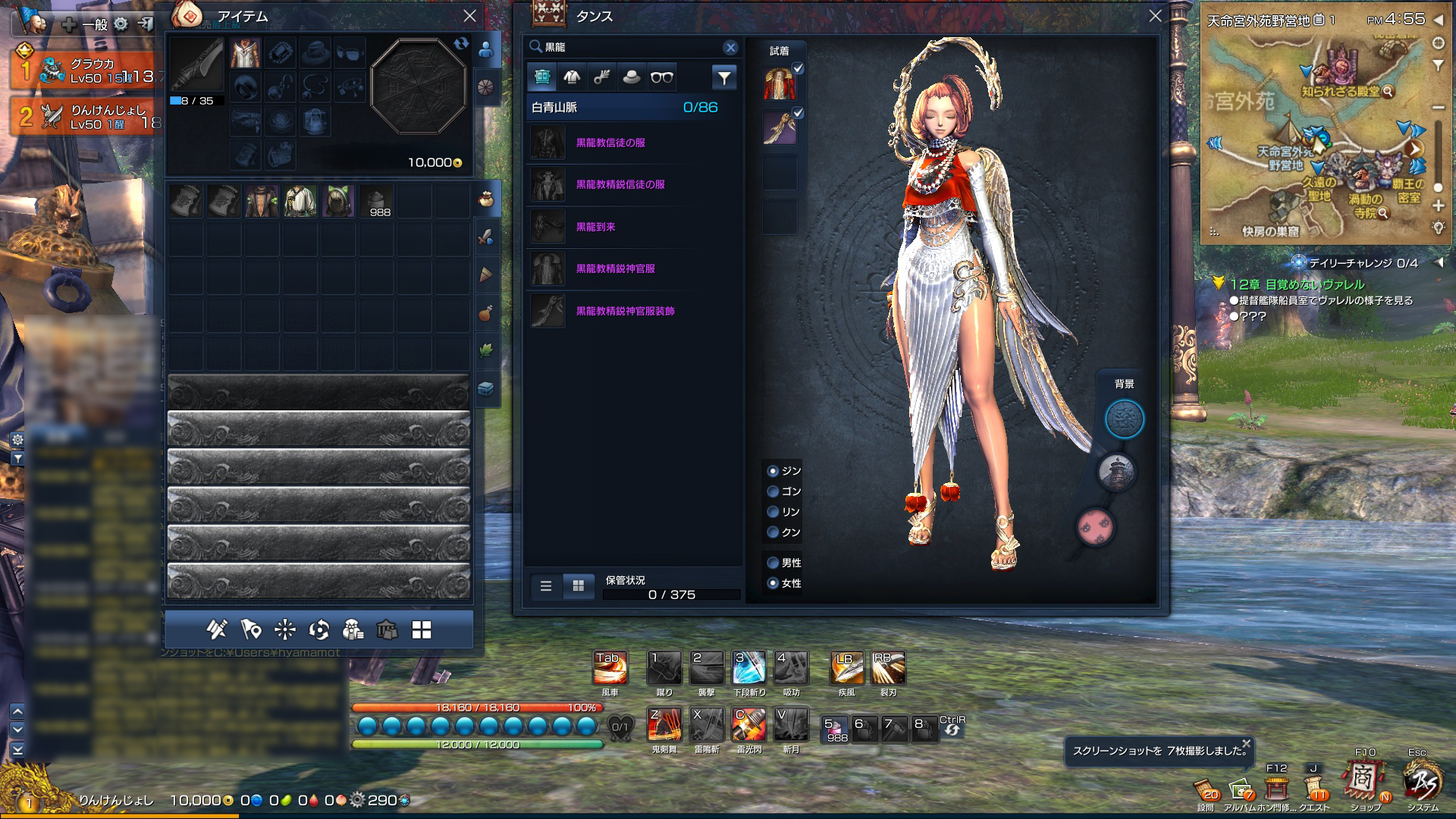Uncheck the red outfit try-on checkbox
This screenshot has width=1456, height=819.
click(798, 69)
